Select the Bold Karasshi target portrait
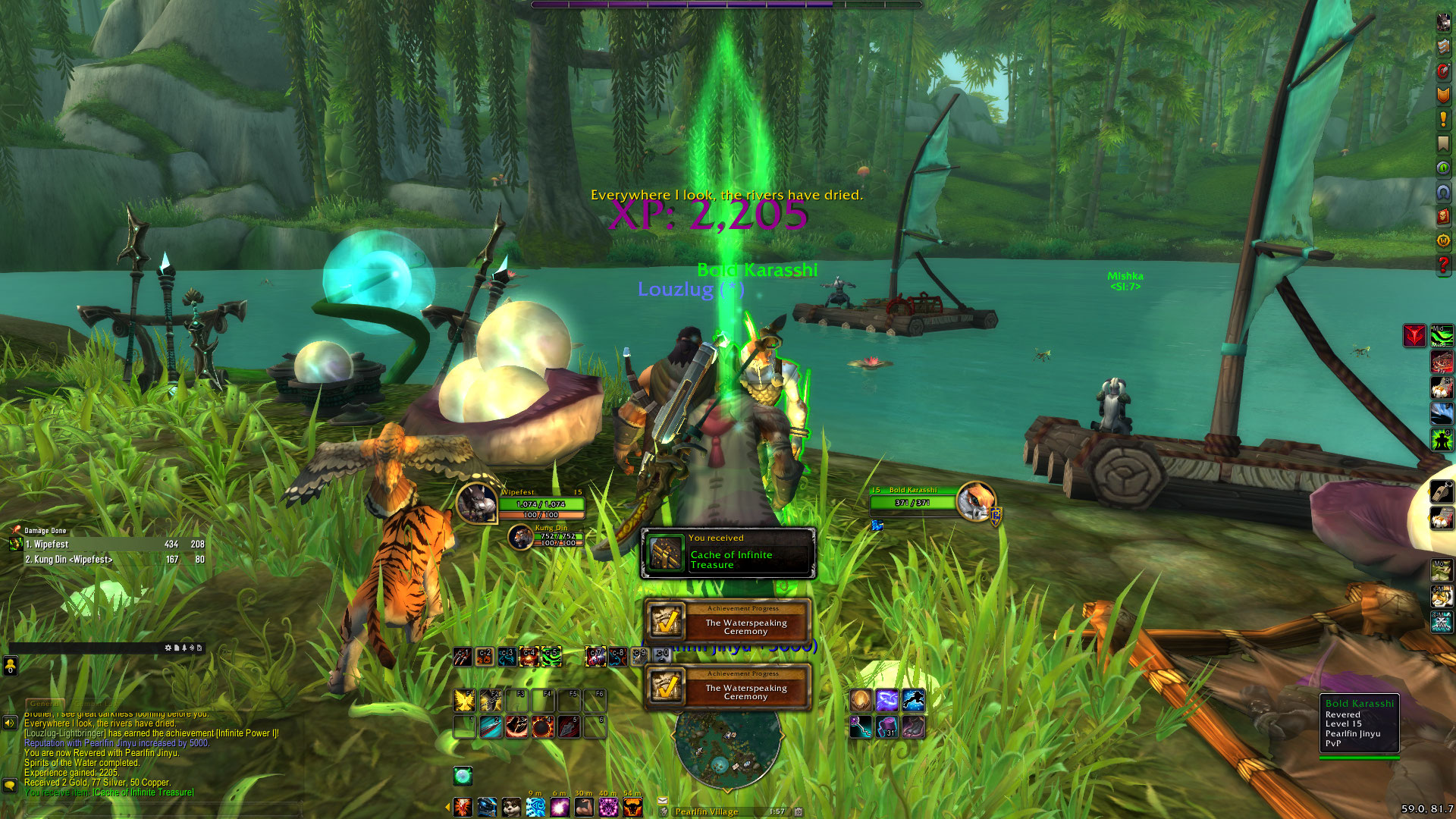Image resolution: width=1456 pixels, height=819 pixels. [x=975, y=501]
